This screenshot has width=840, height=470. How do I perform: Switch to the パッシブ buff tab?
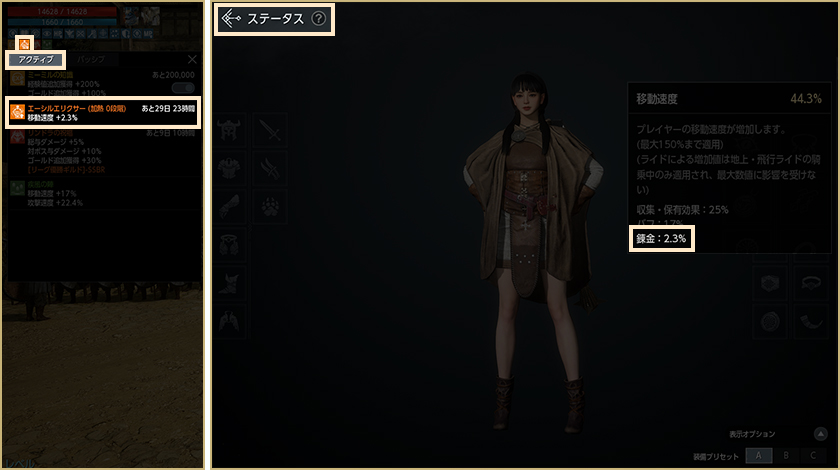point(91,60)
